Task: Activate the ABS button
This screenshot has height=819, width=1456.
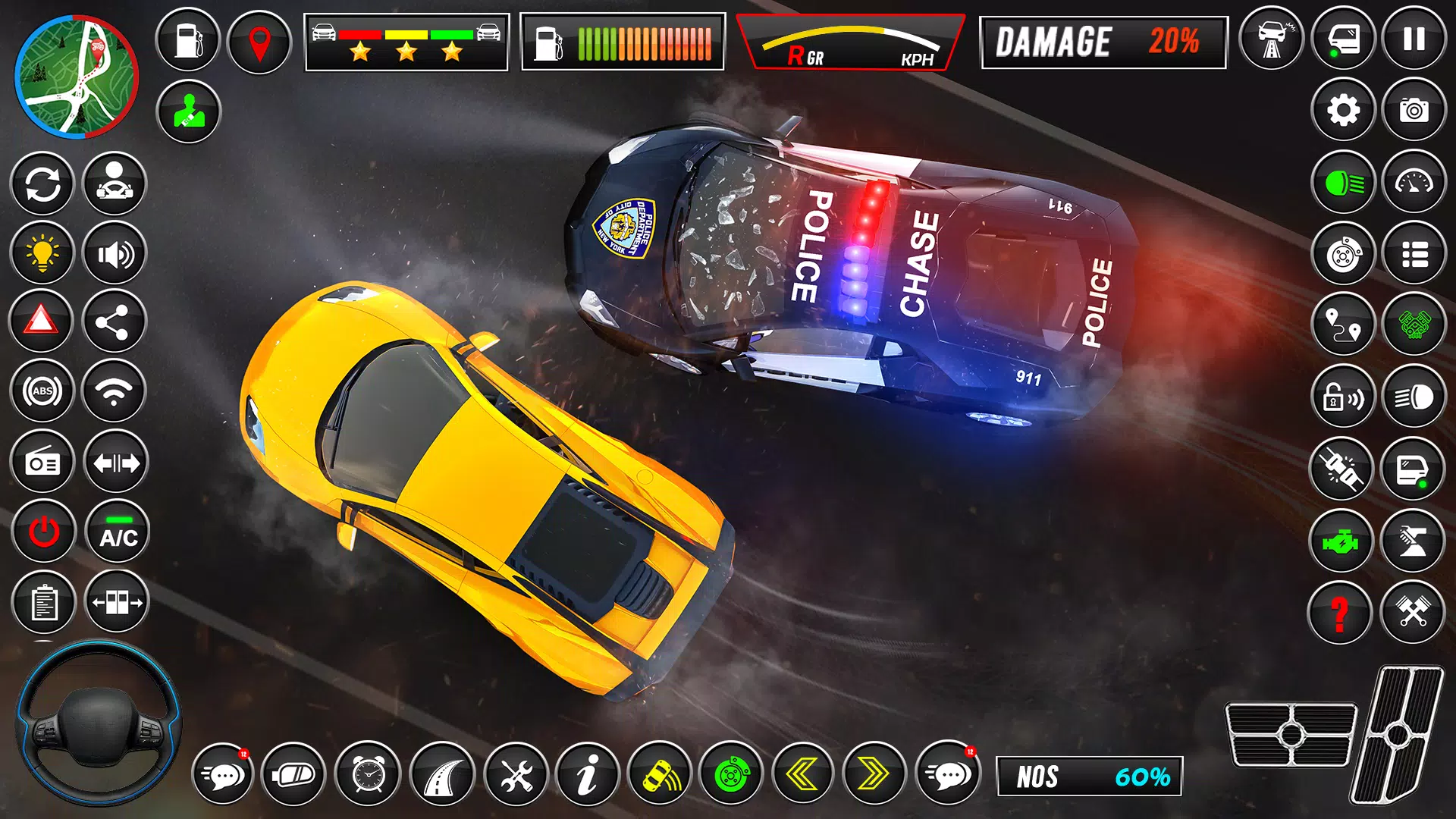Action: (42, 391)
